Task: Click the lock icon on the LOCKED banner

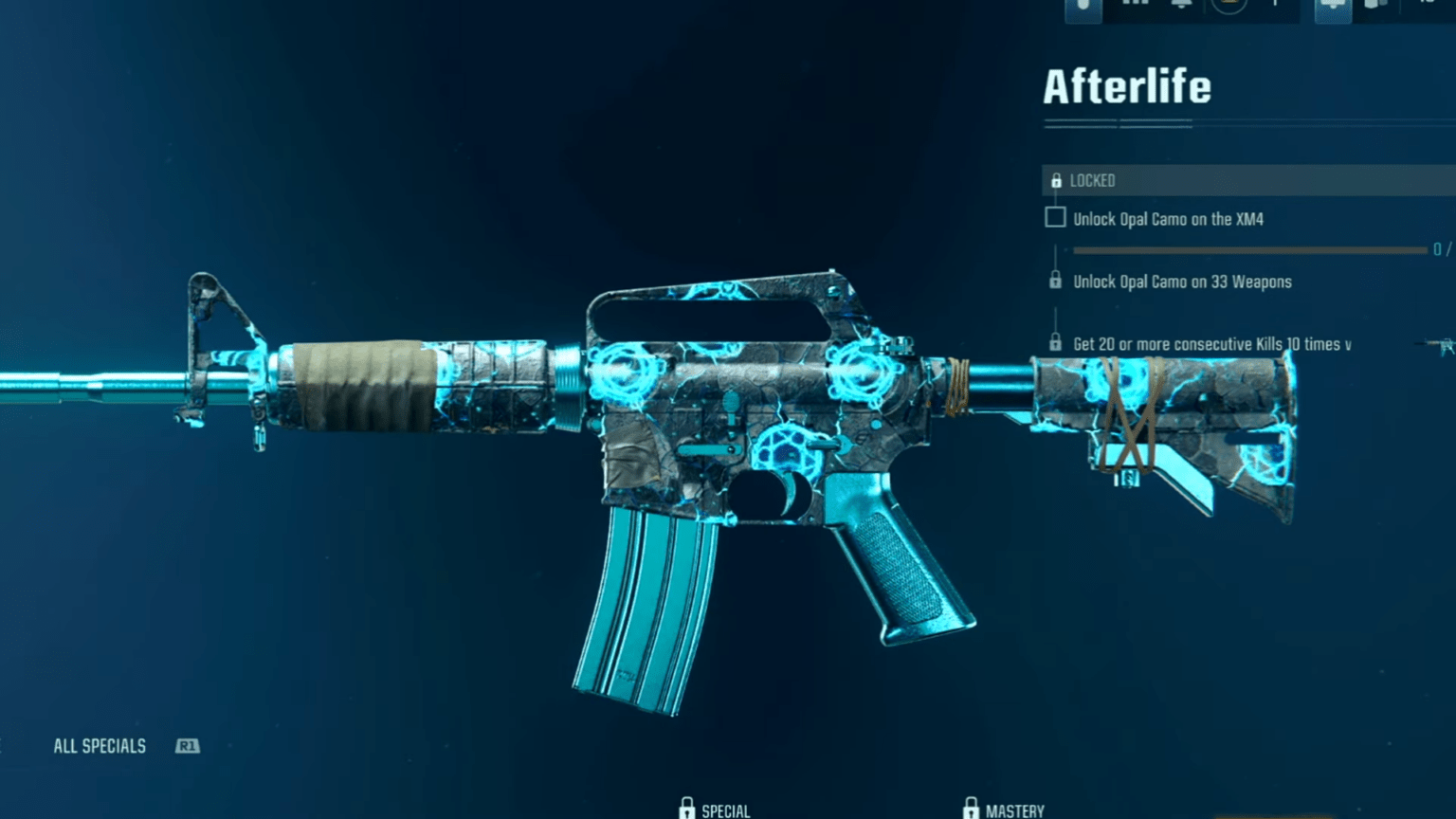Action: (x=1056, y=180)
